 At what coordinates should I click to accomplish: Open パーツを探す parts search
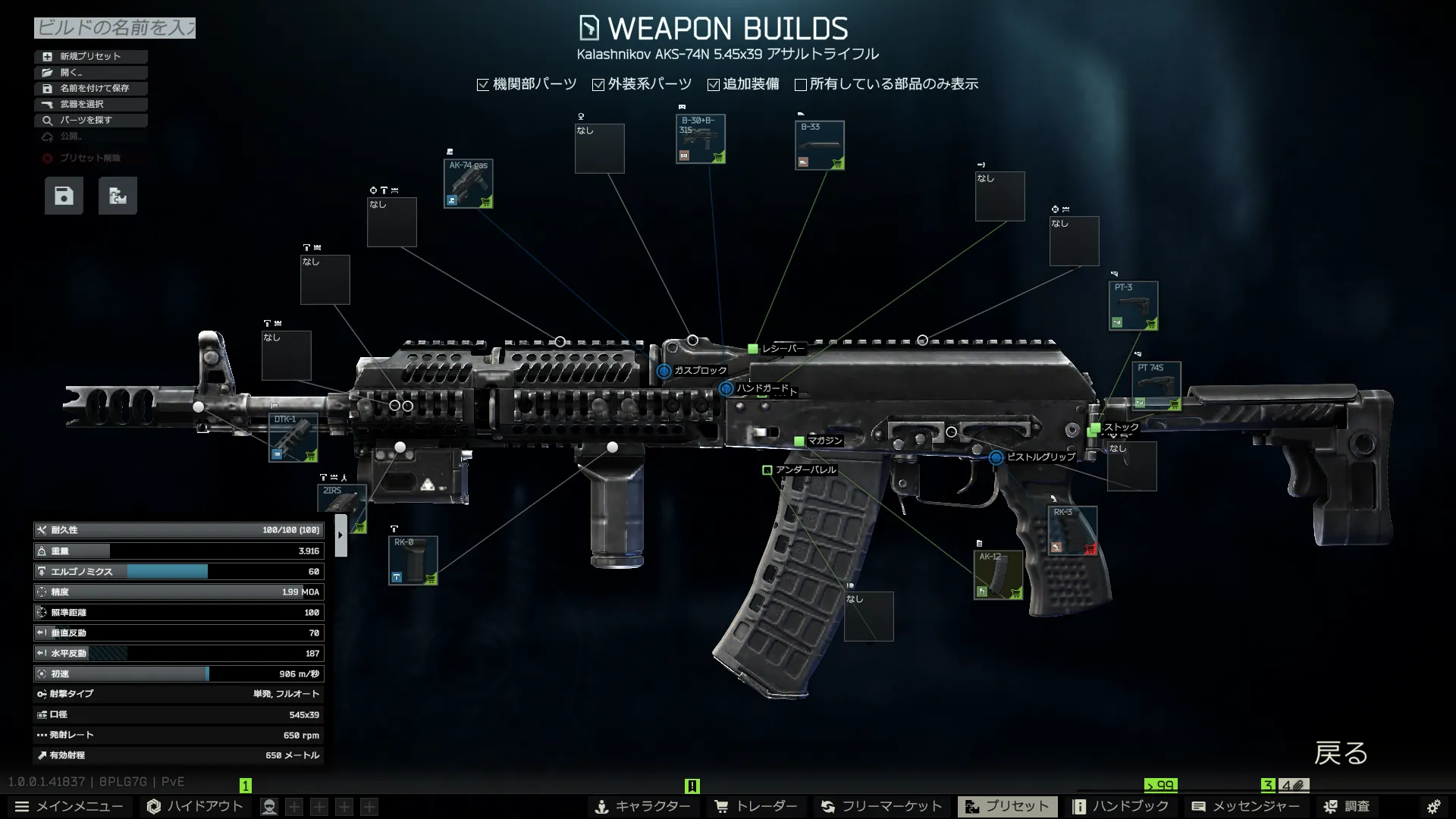point(90,120)
